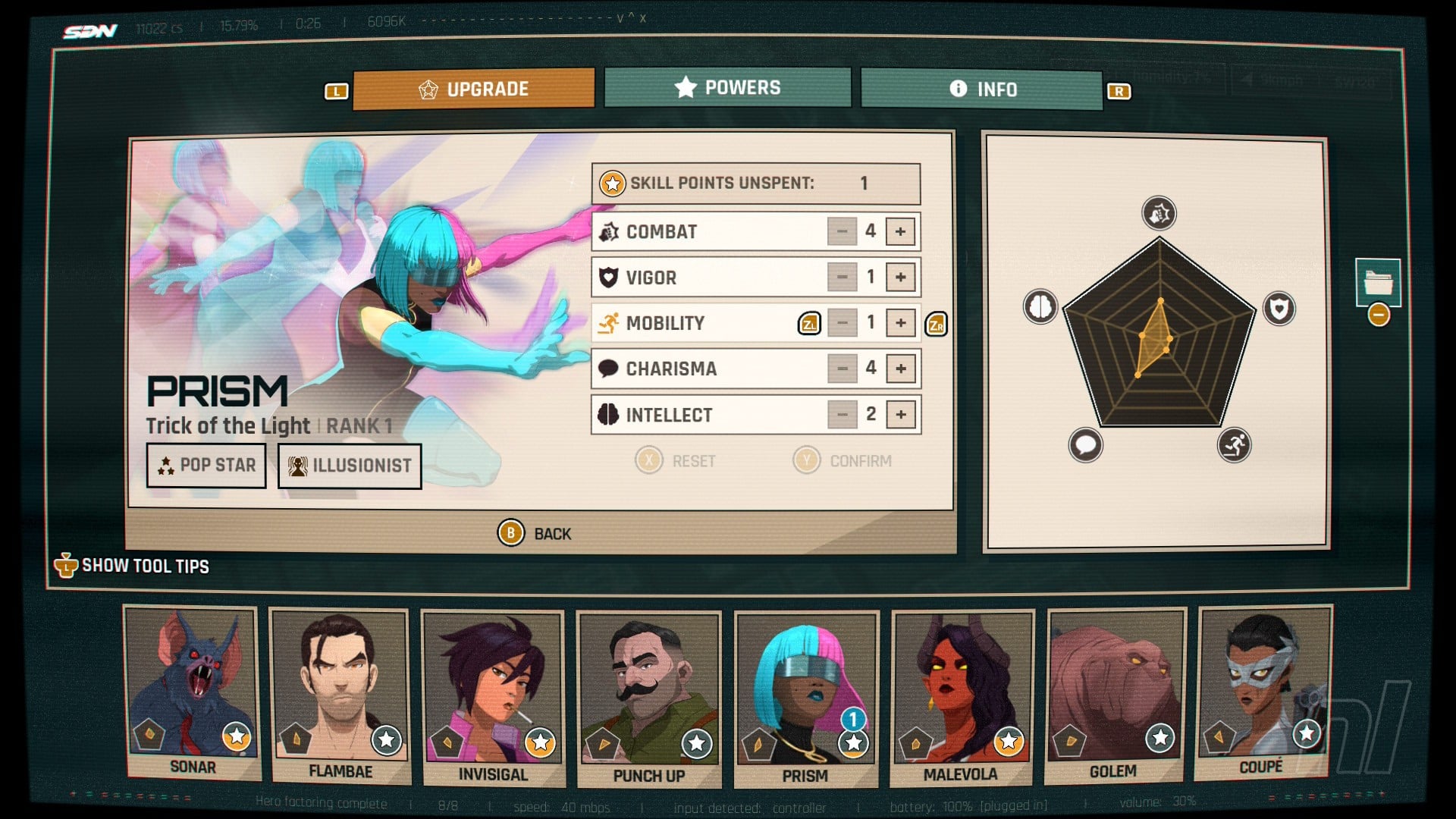Select Punch Up's portrait
This screenshot has height=819, width=1456.
tap(648, 698)
